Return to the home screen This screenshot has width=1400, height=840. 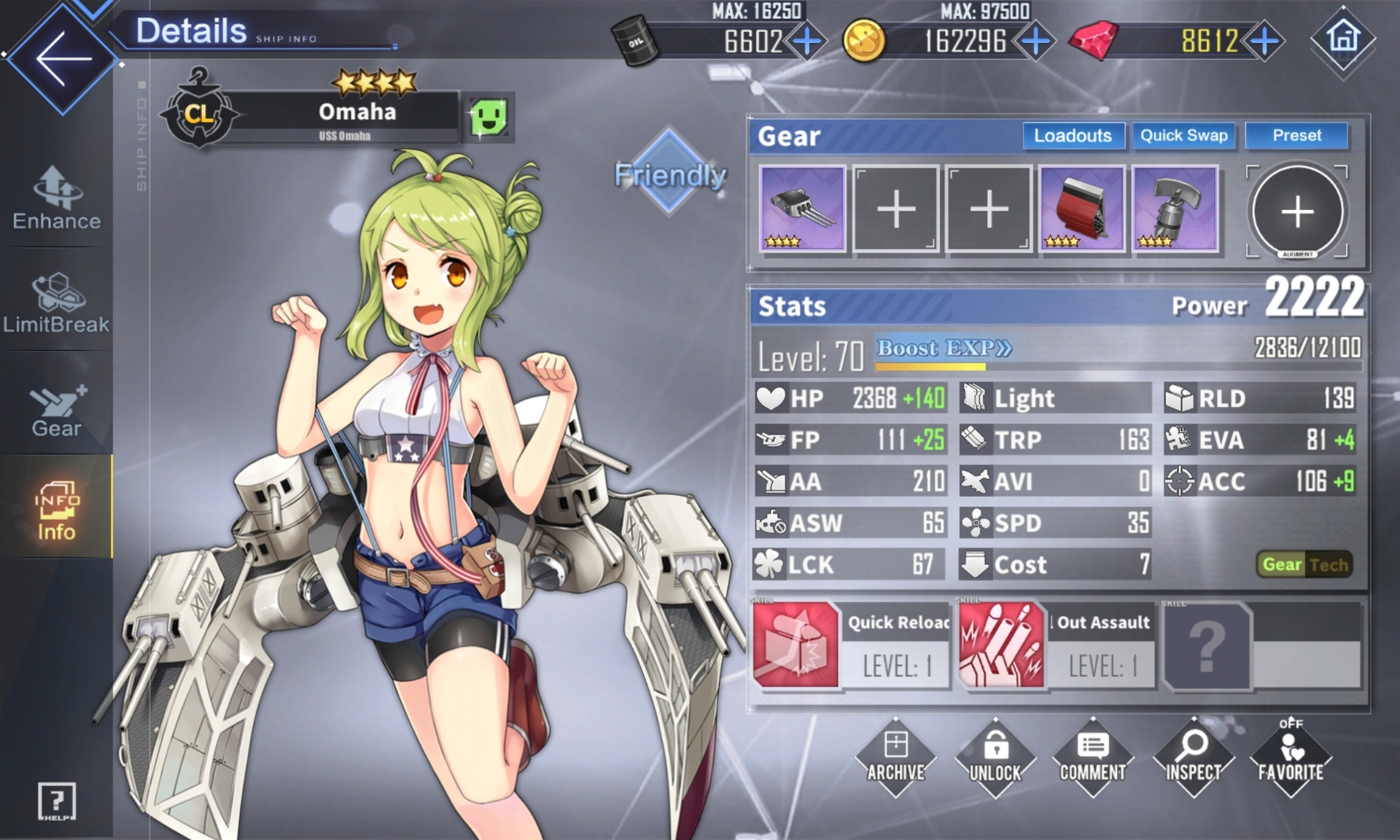(x=1343, y=38)
